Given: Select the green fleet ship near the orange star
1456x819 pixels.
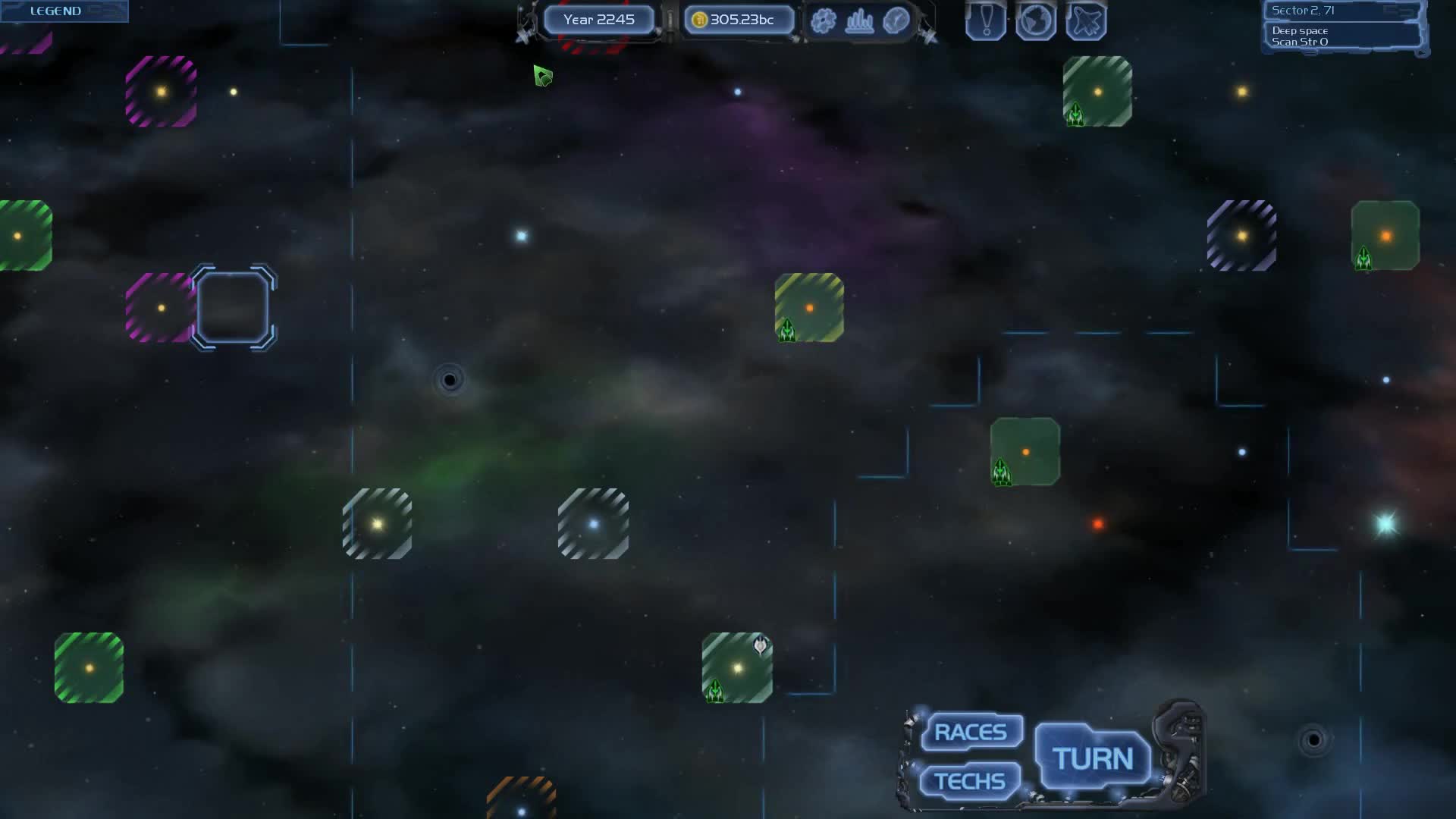Looking at the screenshot, I should (787, 330).
